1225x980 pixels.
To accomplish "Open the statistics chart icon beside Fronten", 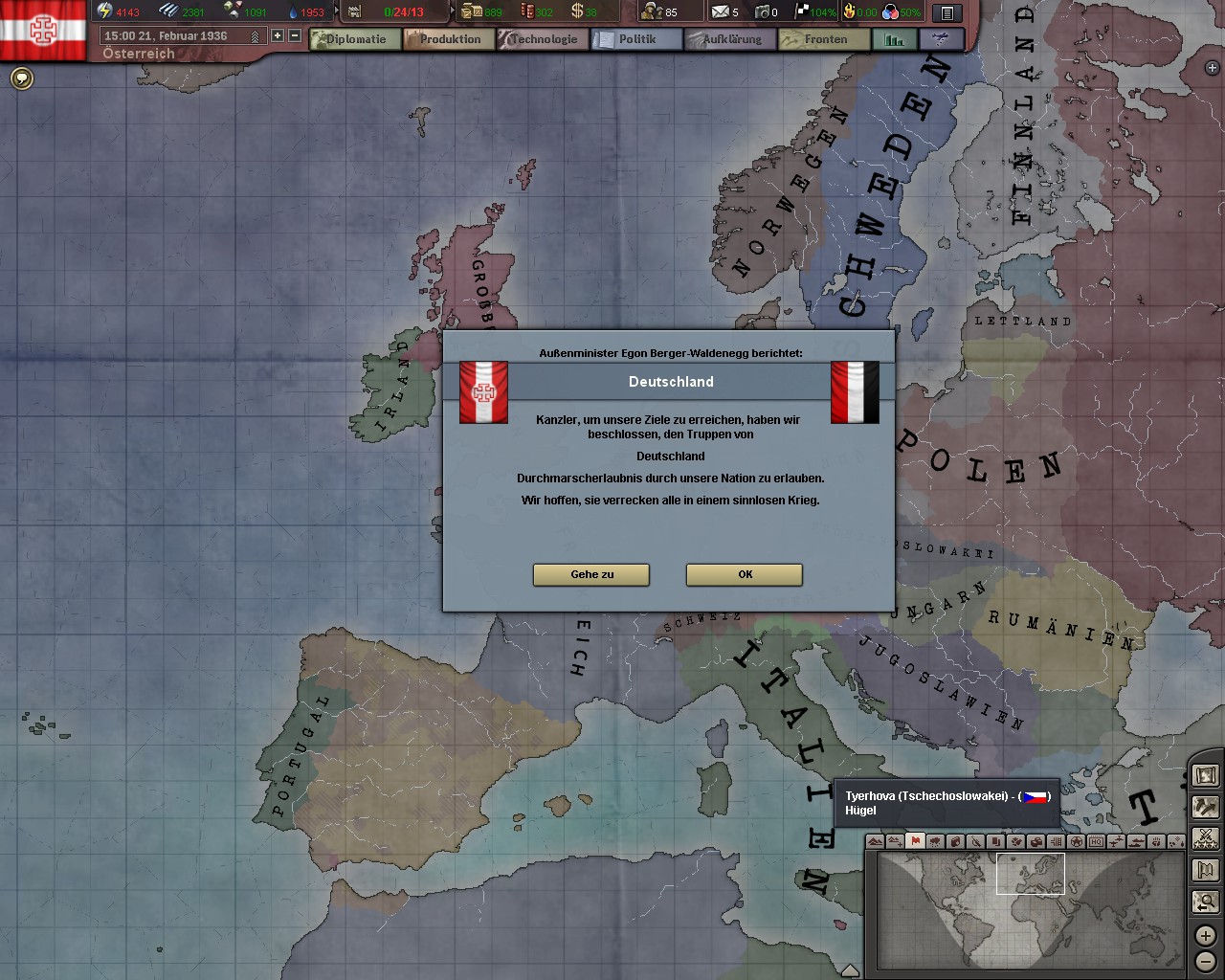I will (x=894, y=39).
